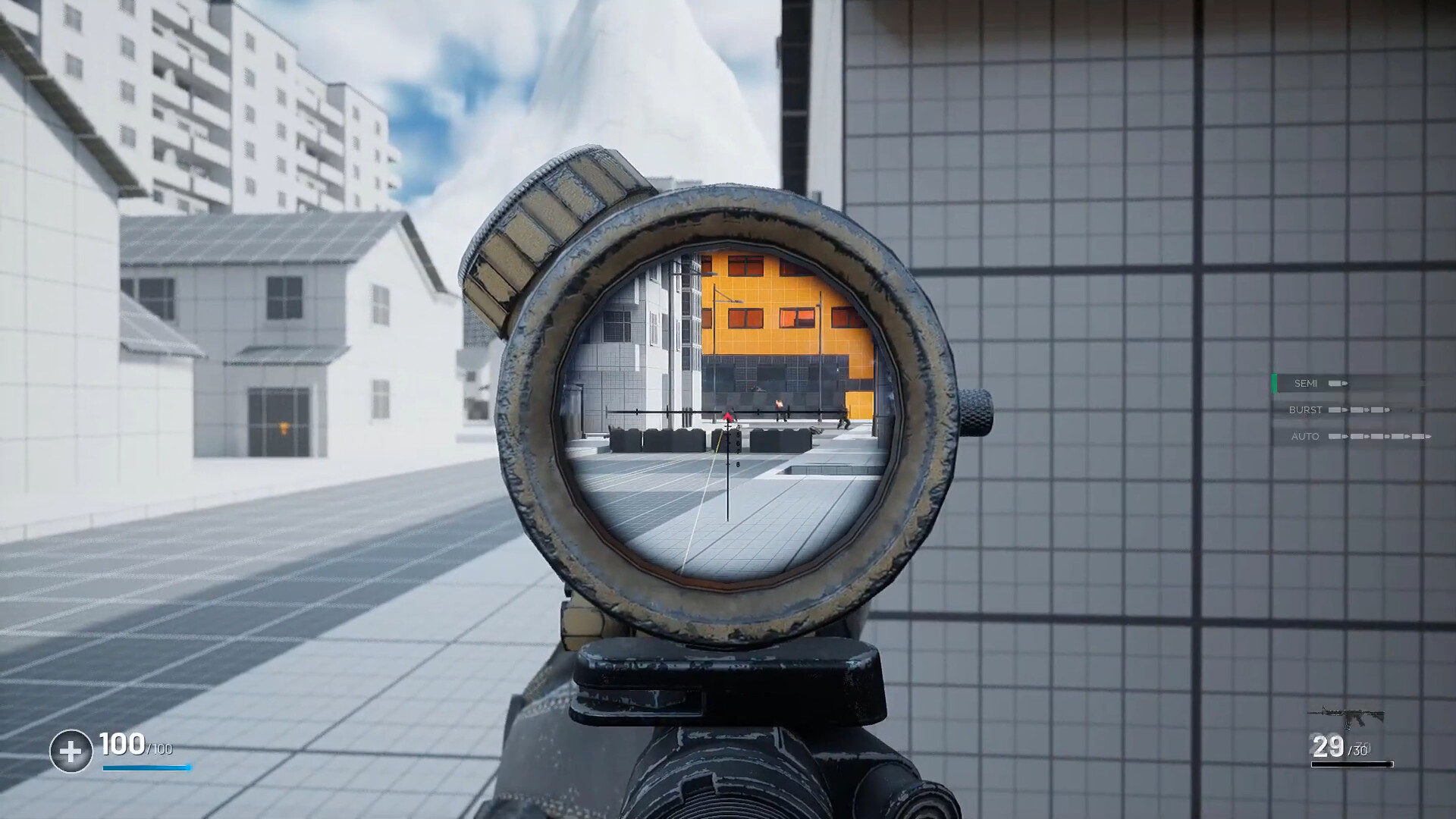The width and height of the screenshot is (1456, 819).
Task: Click the crosshair center of the scope lens
Action: 729,413
